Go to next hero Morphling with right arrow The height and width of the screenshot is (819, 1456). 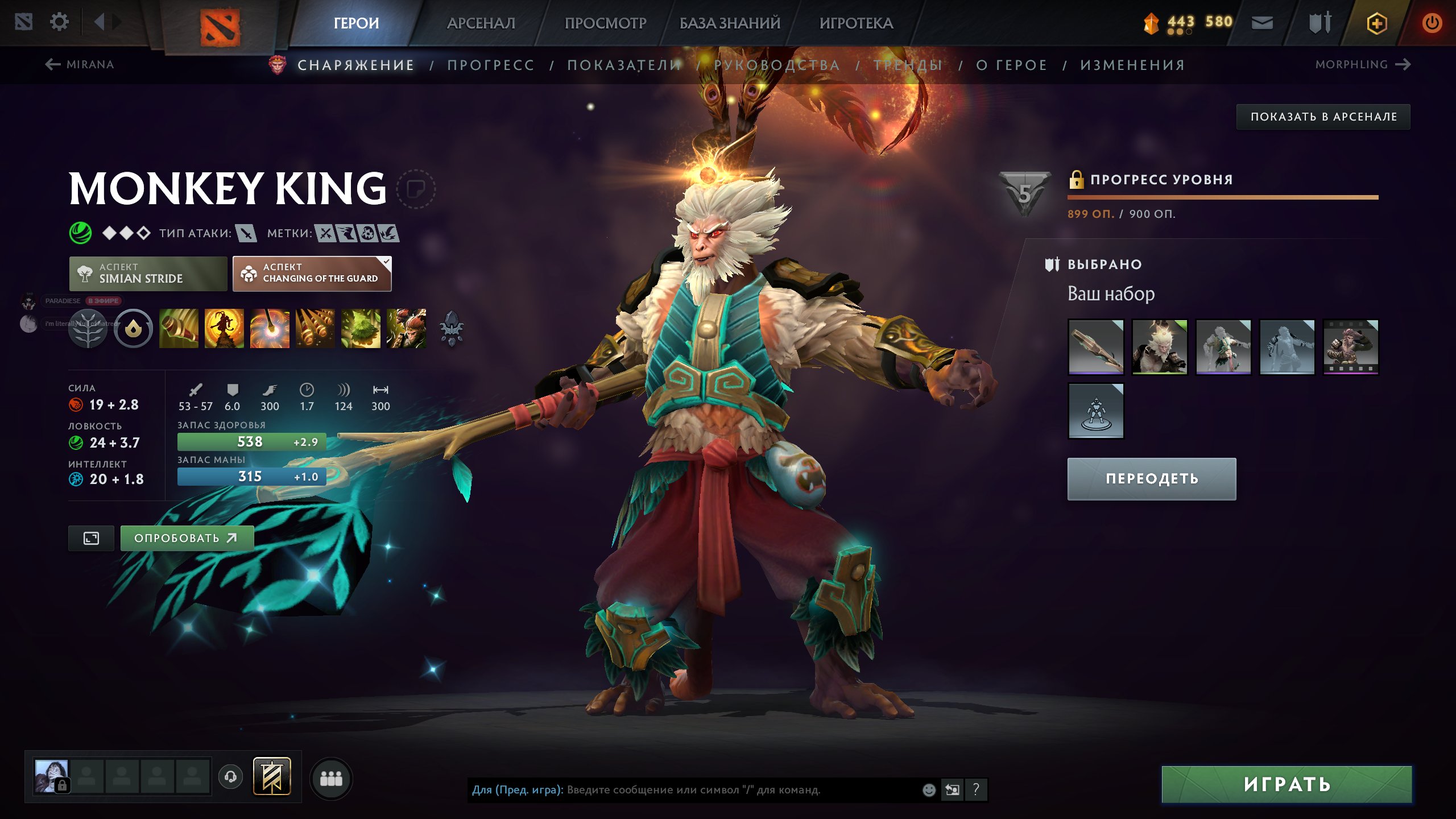click(x=1403, y=65)
